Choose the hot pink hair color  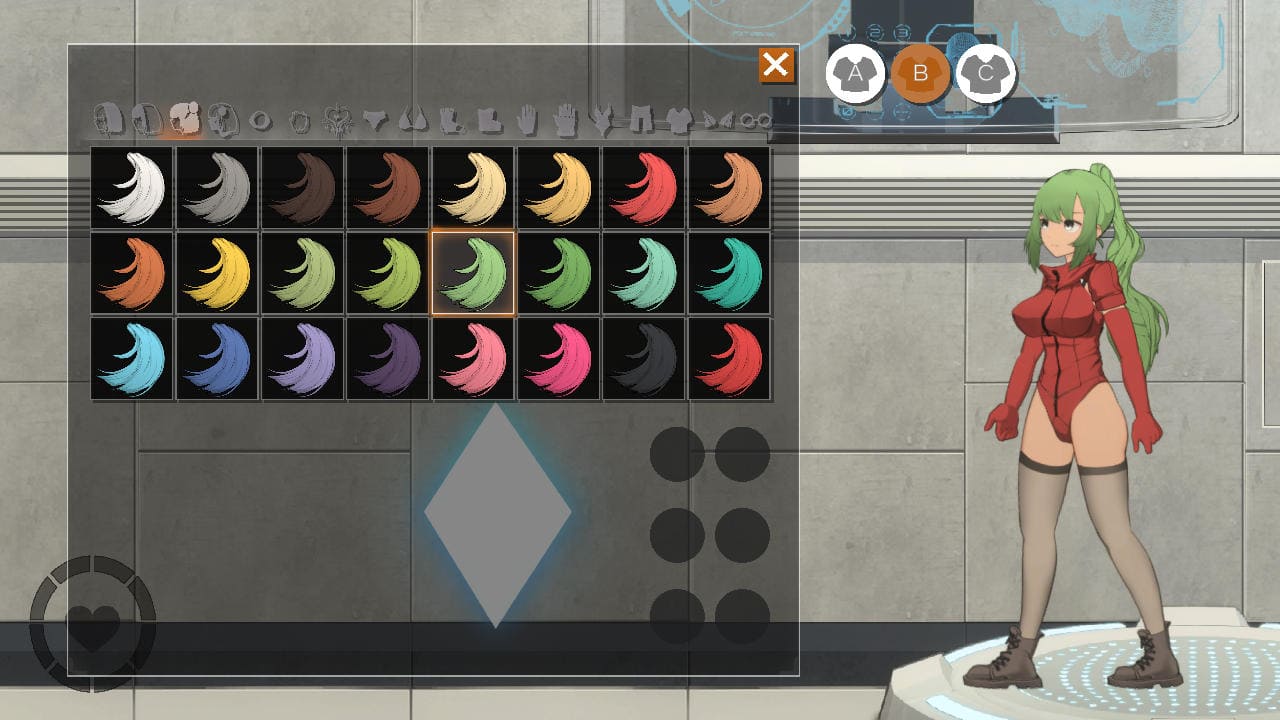(x=559, y=358)
